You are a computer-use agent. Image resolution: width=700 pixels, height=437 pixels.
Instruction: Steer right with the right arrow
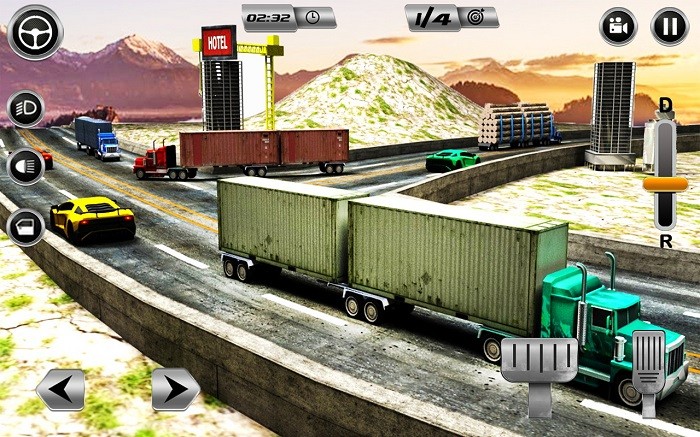pos(175,389)
